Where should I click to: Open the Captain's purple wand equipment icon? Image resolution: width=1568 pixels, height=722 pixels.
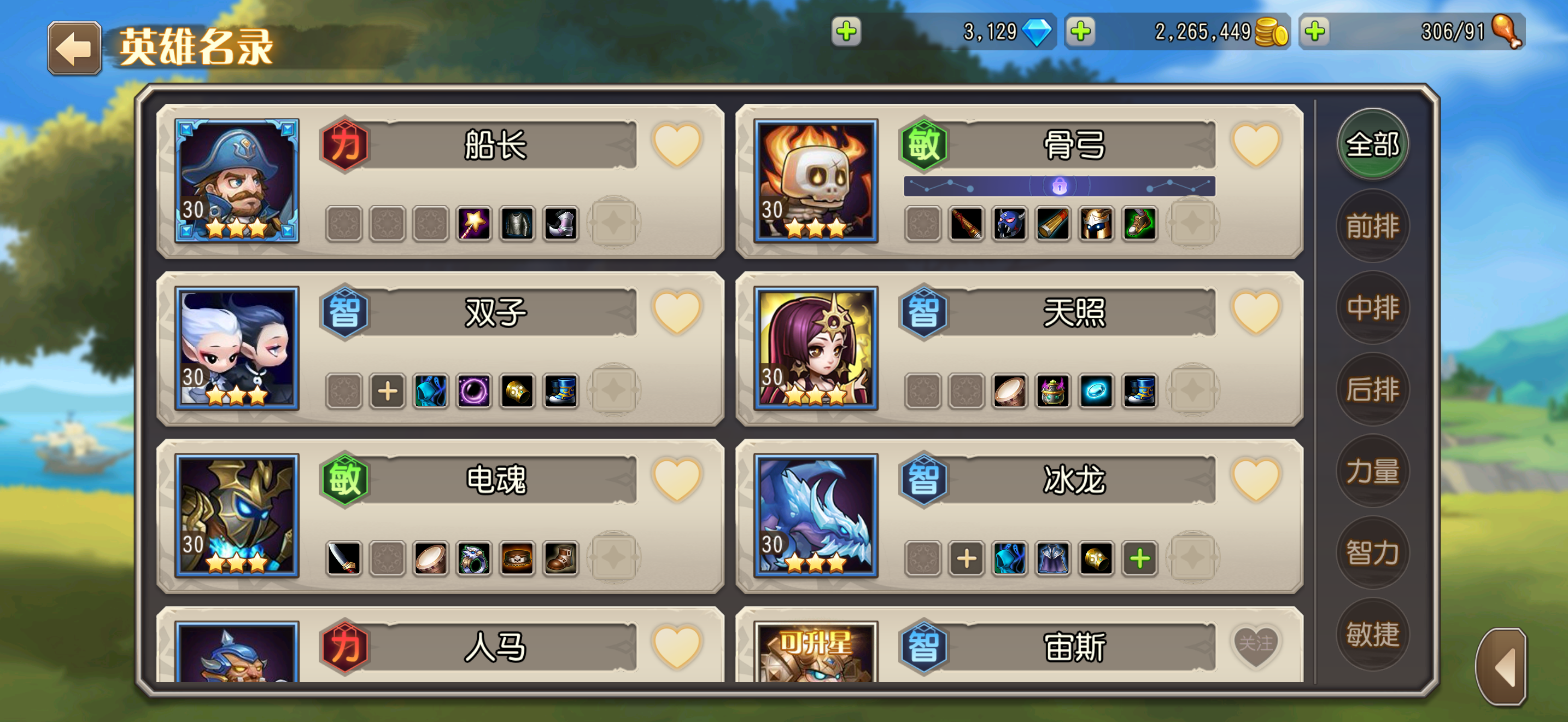pyautogui.click(x=474, y=225)
